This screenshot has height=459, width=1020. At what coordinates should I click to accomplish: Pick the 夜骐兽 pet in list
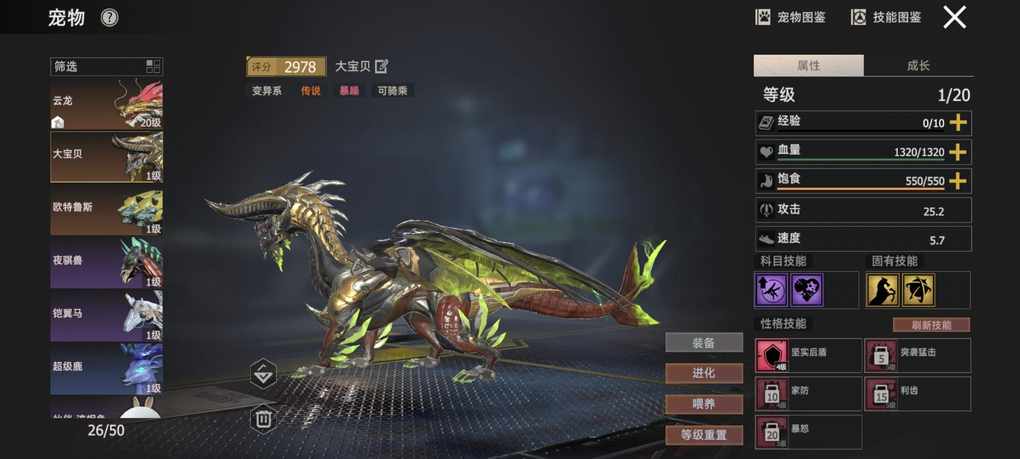(106, 263)
